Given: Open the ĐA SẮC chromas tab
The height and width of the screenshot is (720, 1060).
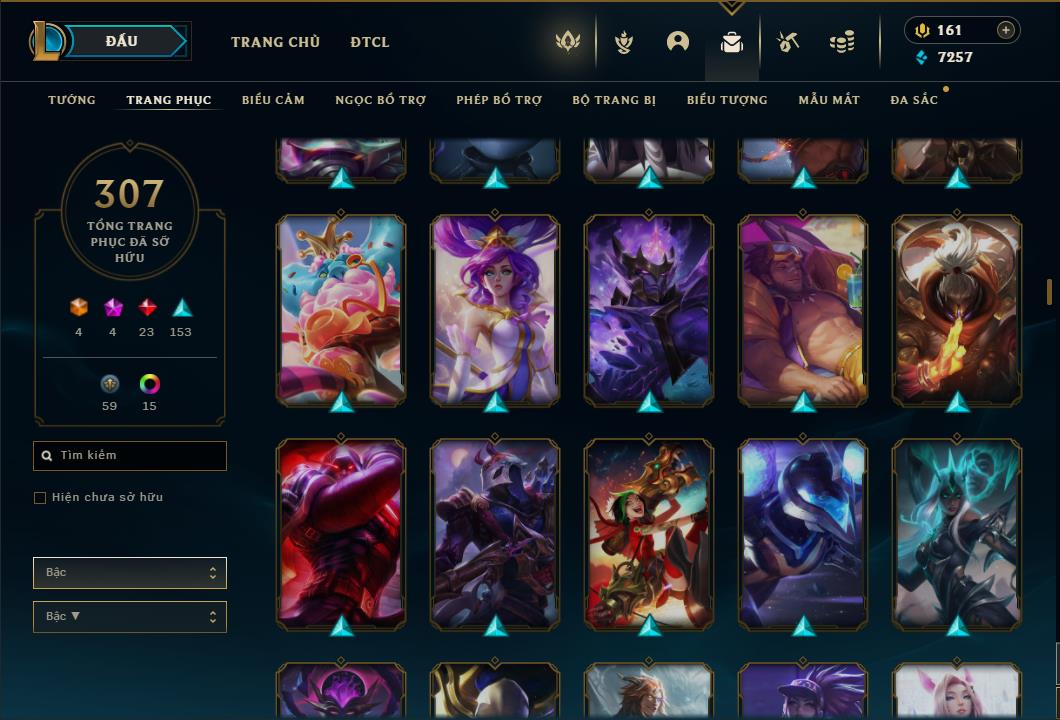Looking at the screenshot, I should coord(914,100).
